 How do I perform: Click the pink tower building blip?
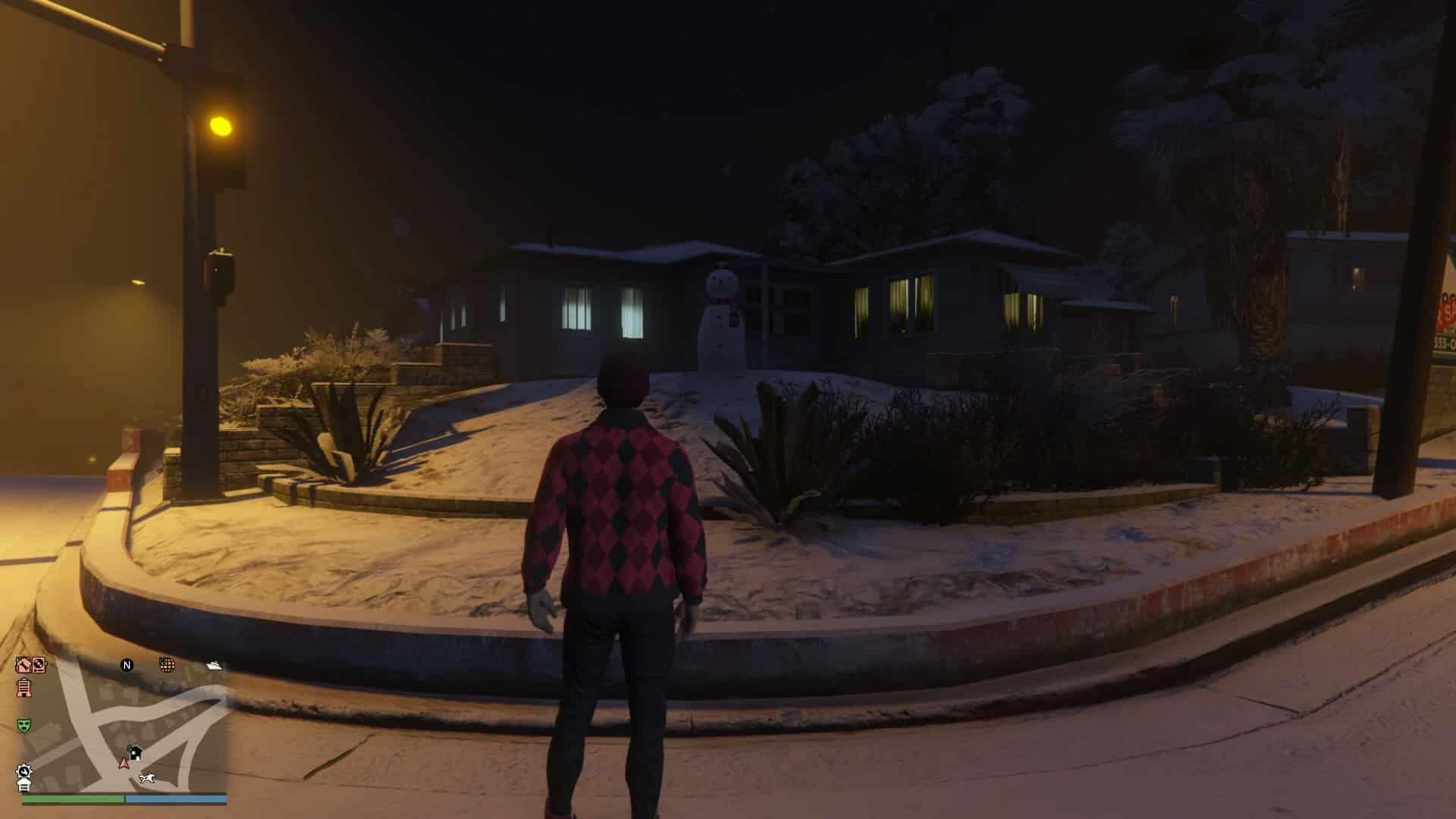[x=24, y=687]
